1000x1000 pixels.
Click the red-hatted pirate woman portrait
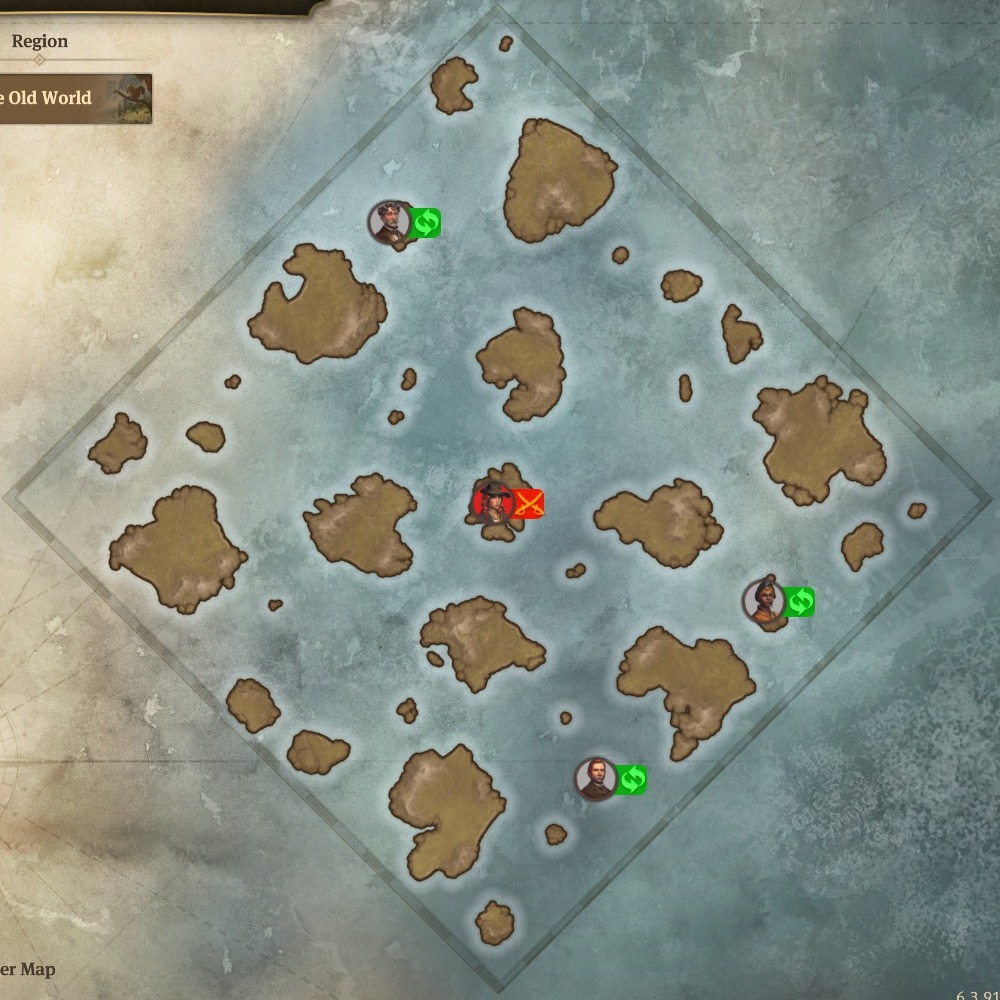tap(492, 502)
